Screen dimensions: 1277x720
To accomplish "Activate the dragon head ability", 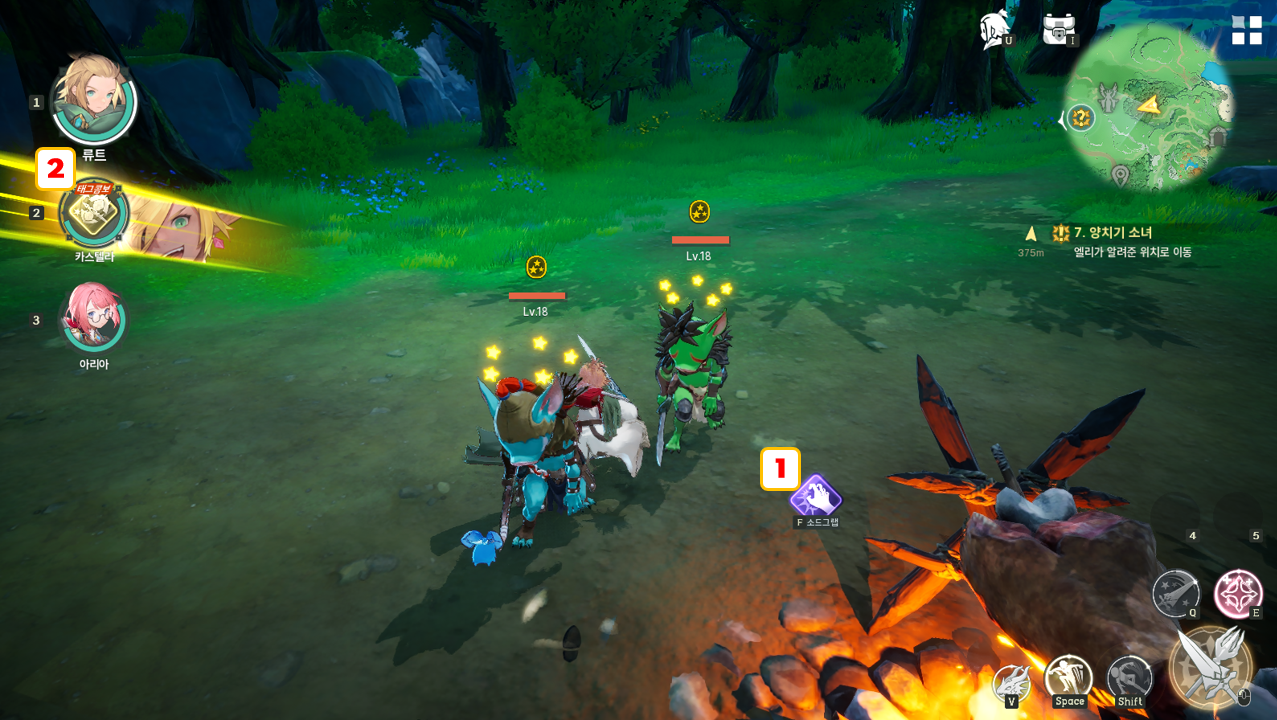I will (x=1012, y=683).
